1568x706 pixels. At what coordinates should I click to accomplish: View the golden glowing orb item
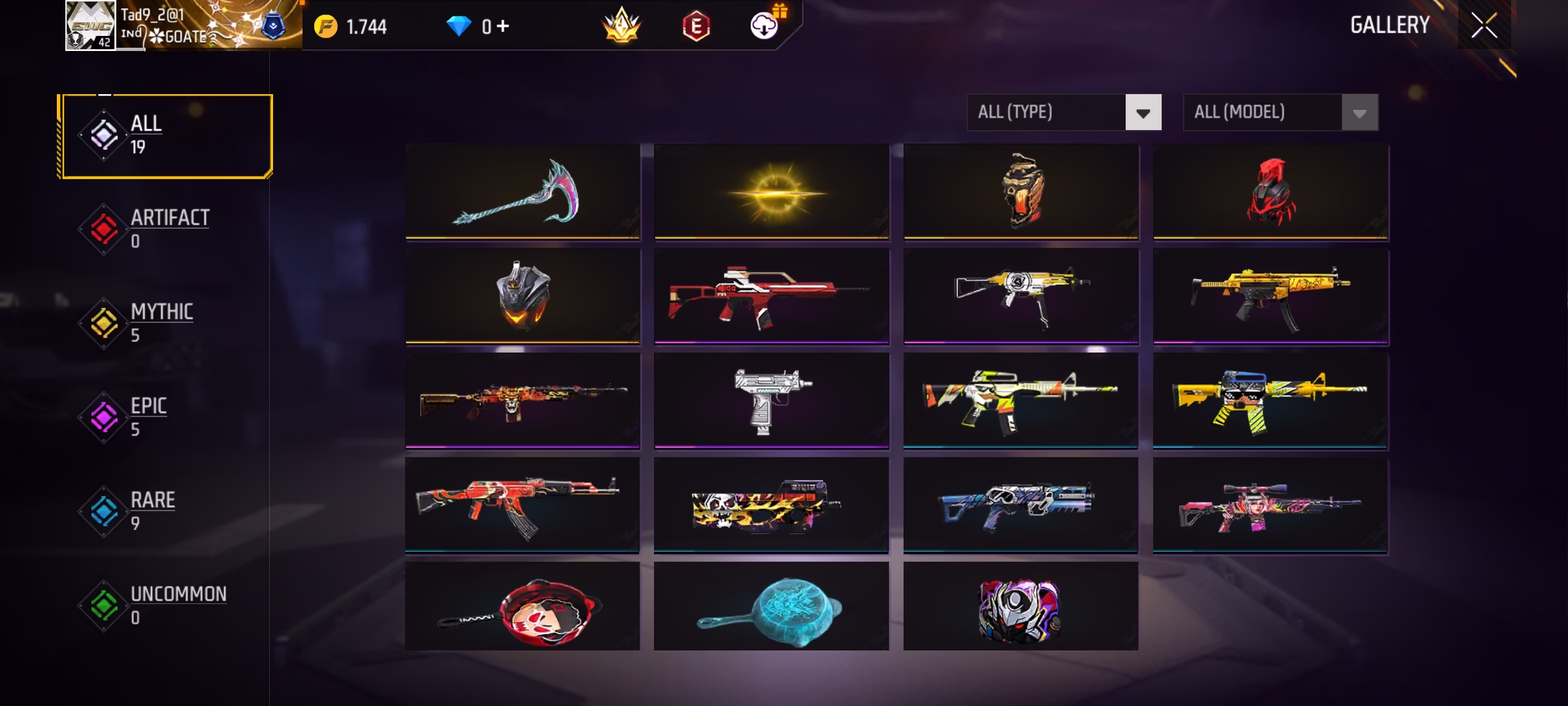772,192
